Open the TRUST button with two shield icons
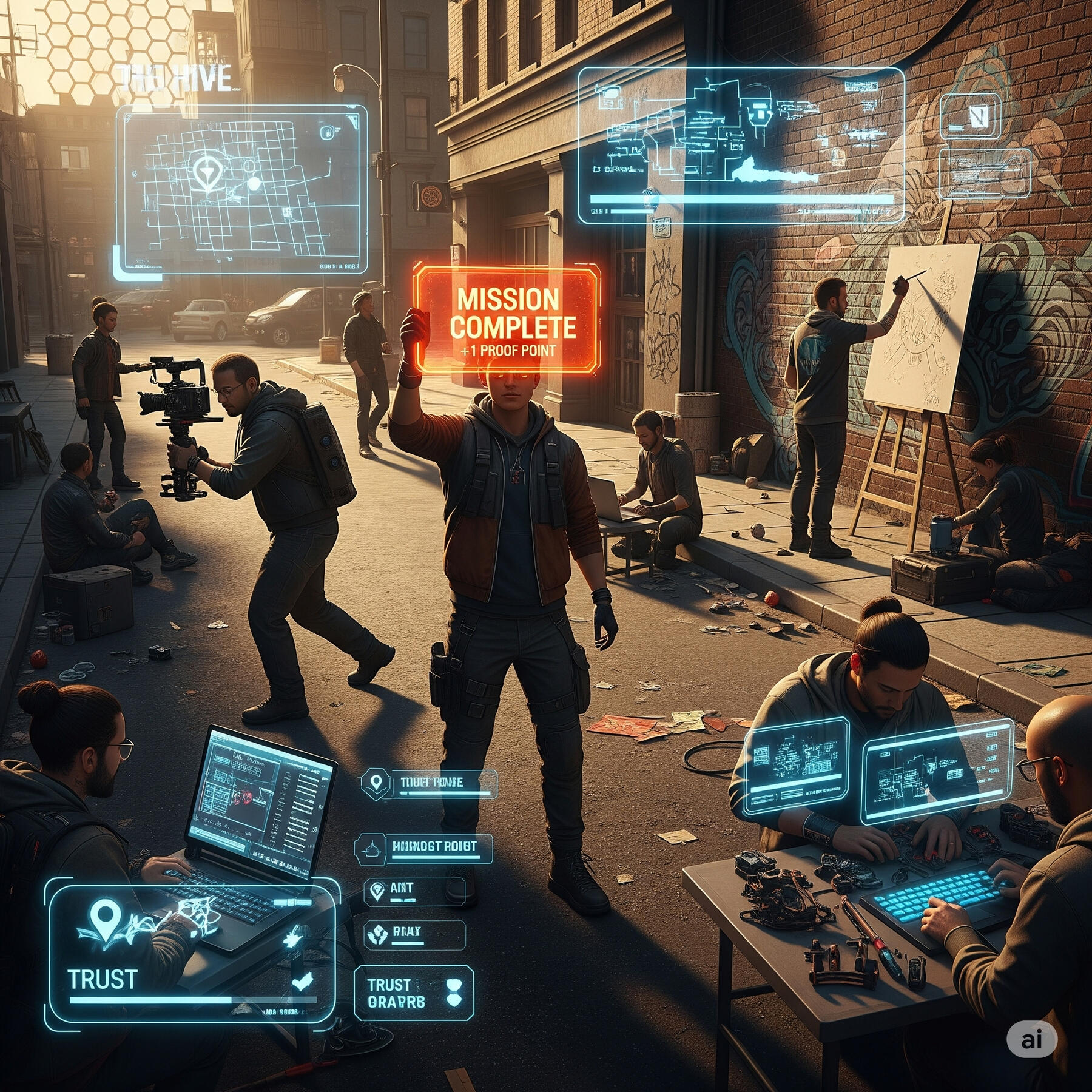 (x=413, y=994)
